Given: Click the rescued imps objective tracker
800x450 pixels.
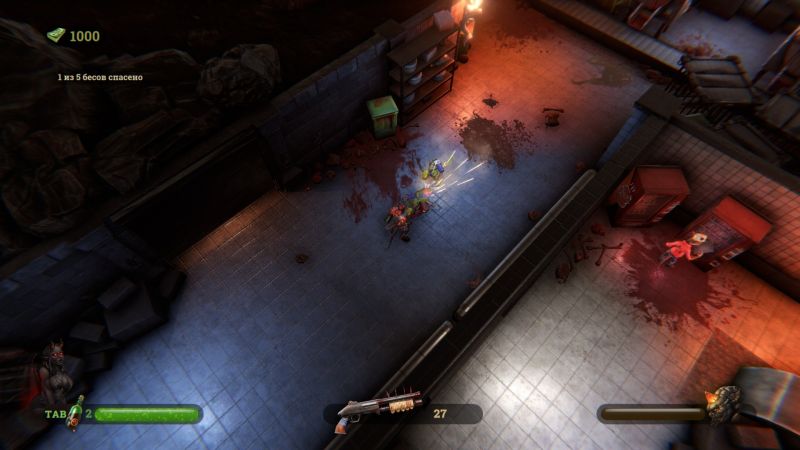Looking at the screenshot, I should pos(100,76).
